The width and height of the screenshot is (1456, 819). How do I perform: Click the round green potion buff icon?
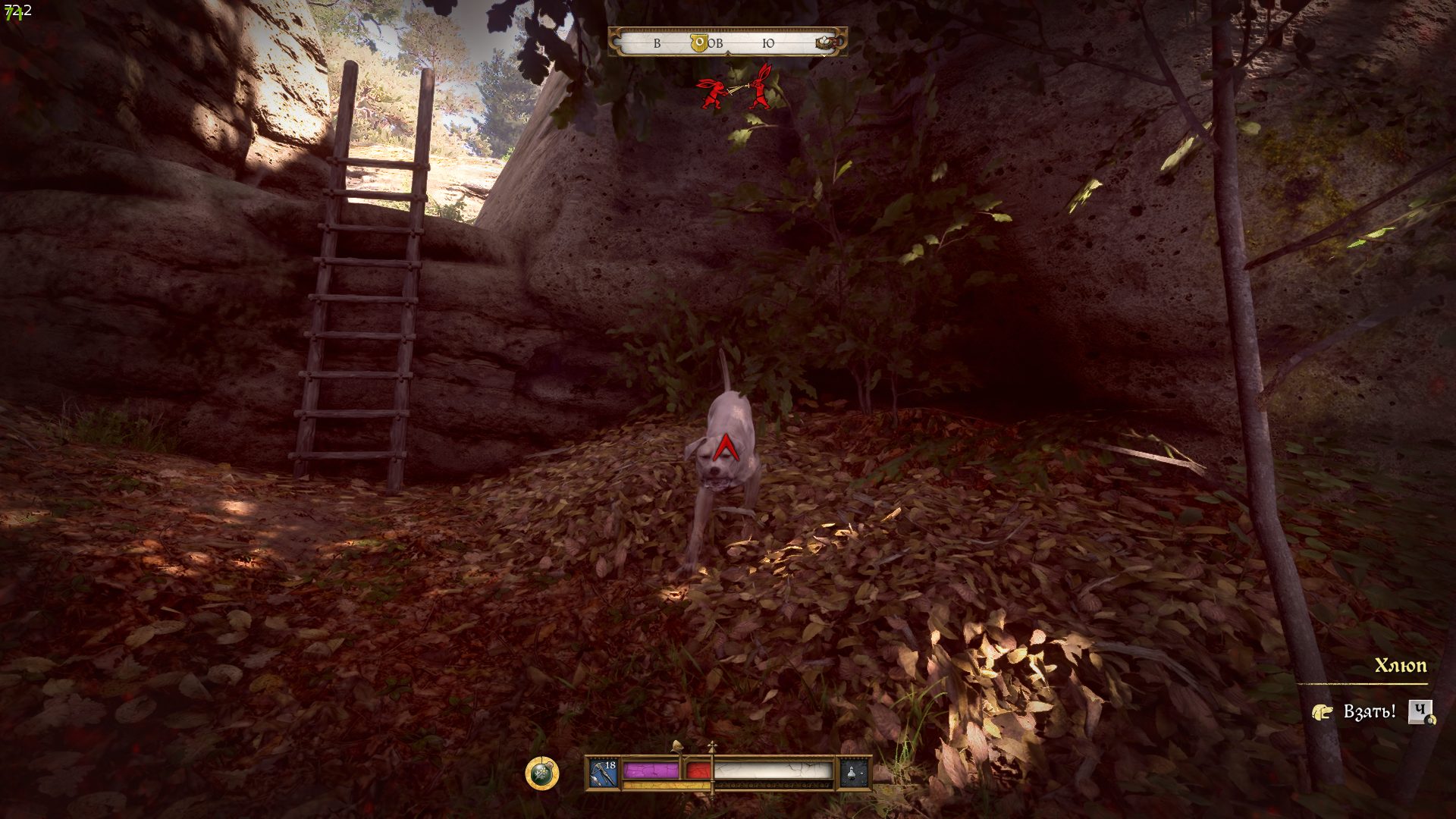541,773
